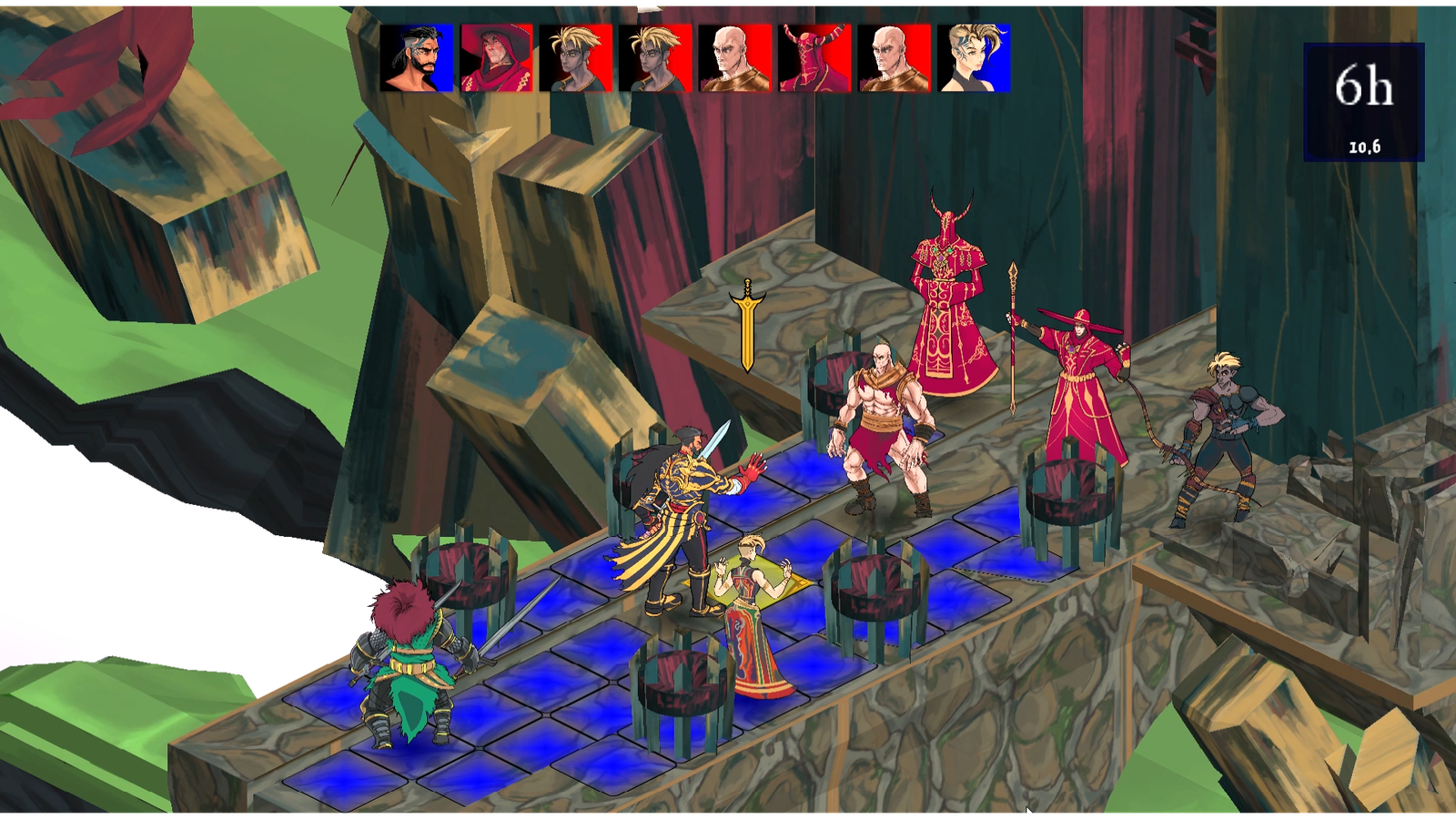
Task: Choose the horned red mask portrait
Action: [x=814, y=58]
